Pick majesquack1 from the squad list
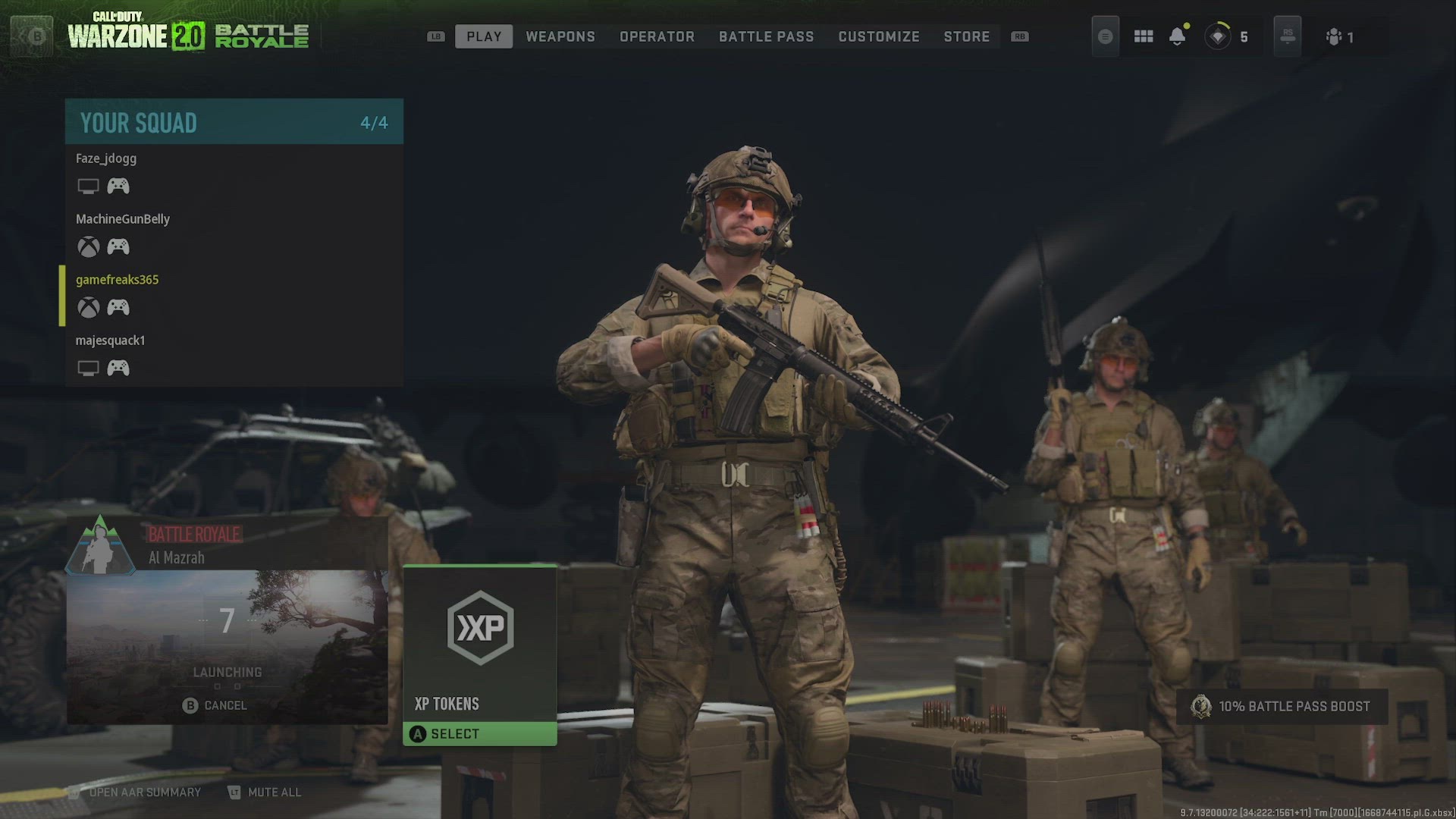Image resolution: width=1456 pixels, height=819 pixels. click(x=111, y=340)
